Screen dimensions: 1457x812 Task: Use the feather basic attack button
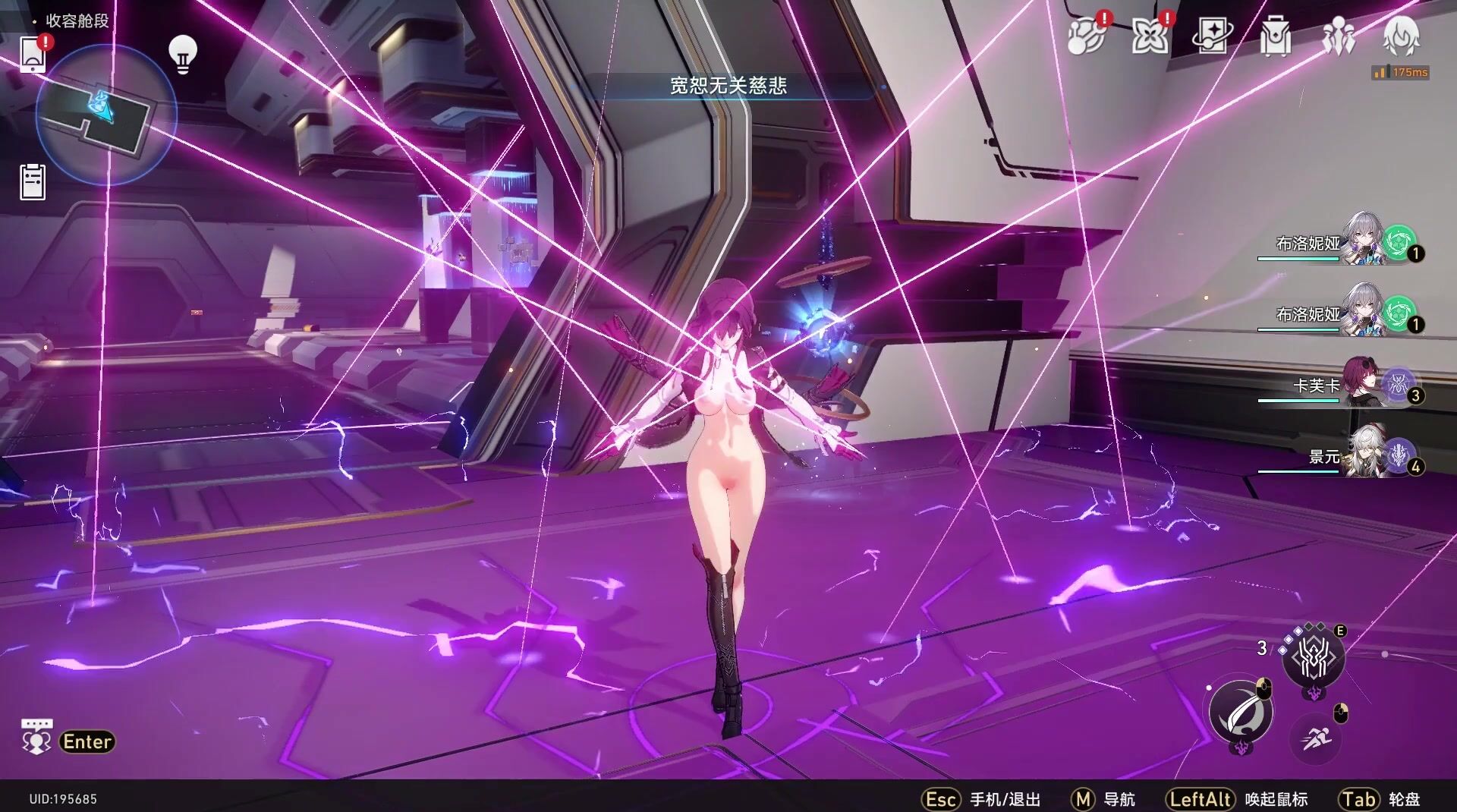[x=1240, y=711]
